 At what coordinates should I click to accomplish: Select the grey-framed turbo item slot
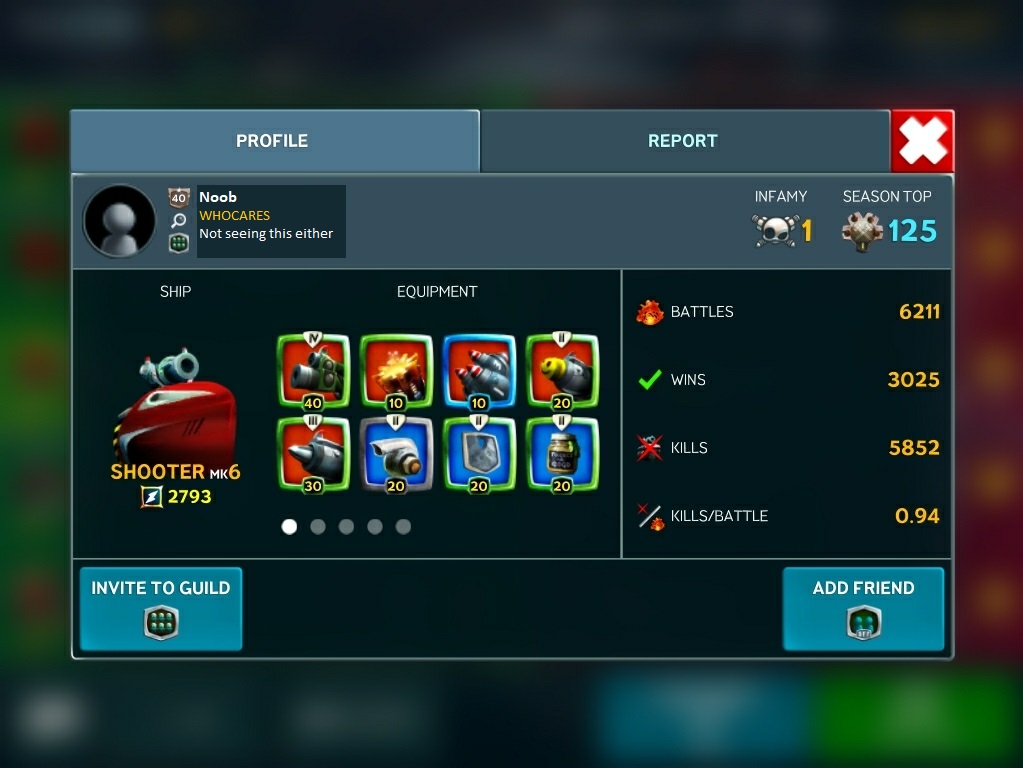coord(396,454)
